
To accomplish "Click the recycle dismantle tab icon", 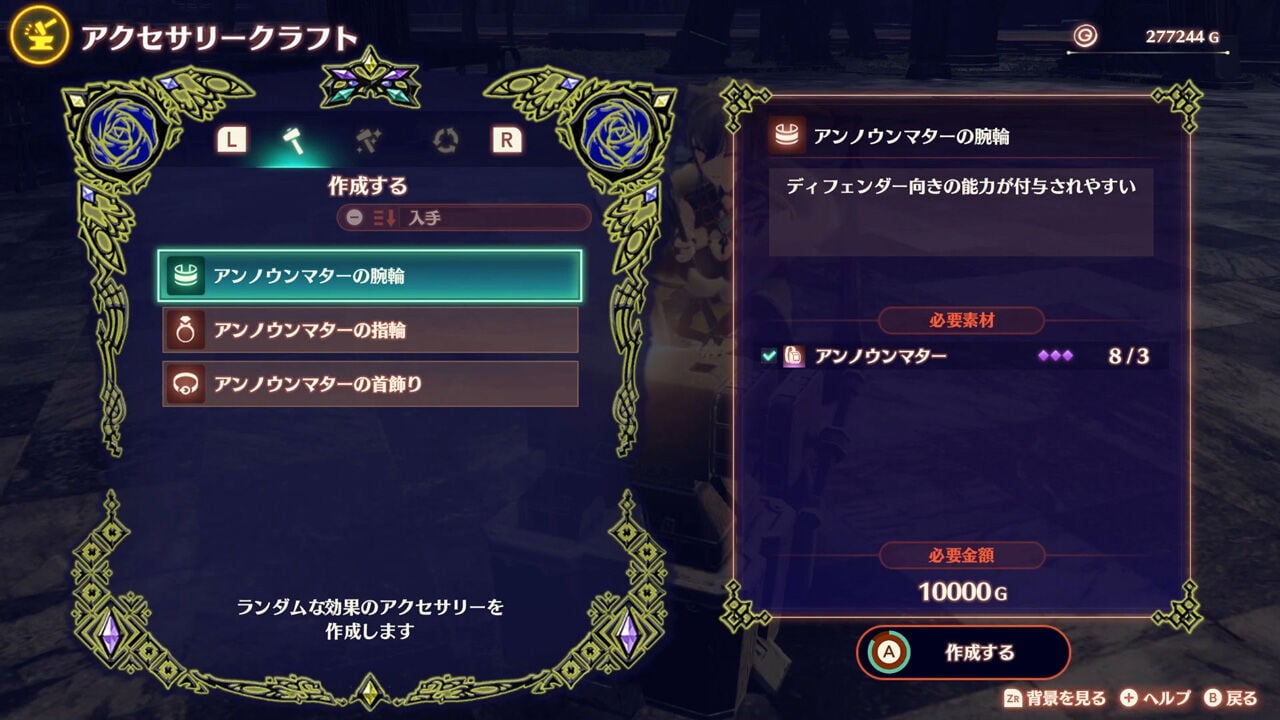I will (x=446, y=141).
